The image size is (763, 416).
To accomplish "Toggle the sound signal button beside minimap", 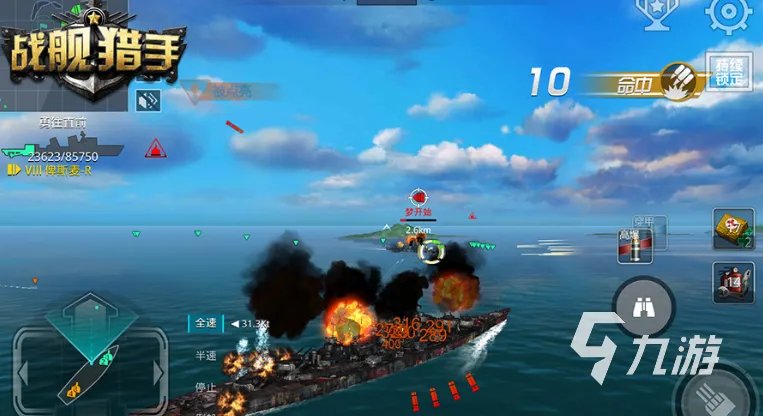I will [x=150, y=100].
